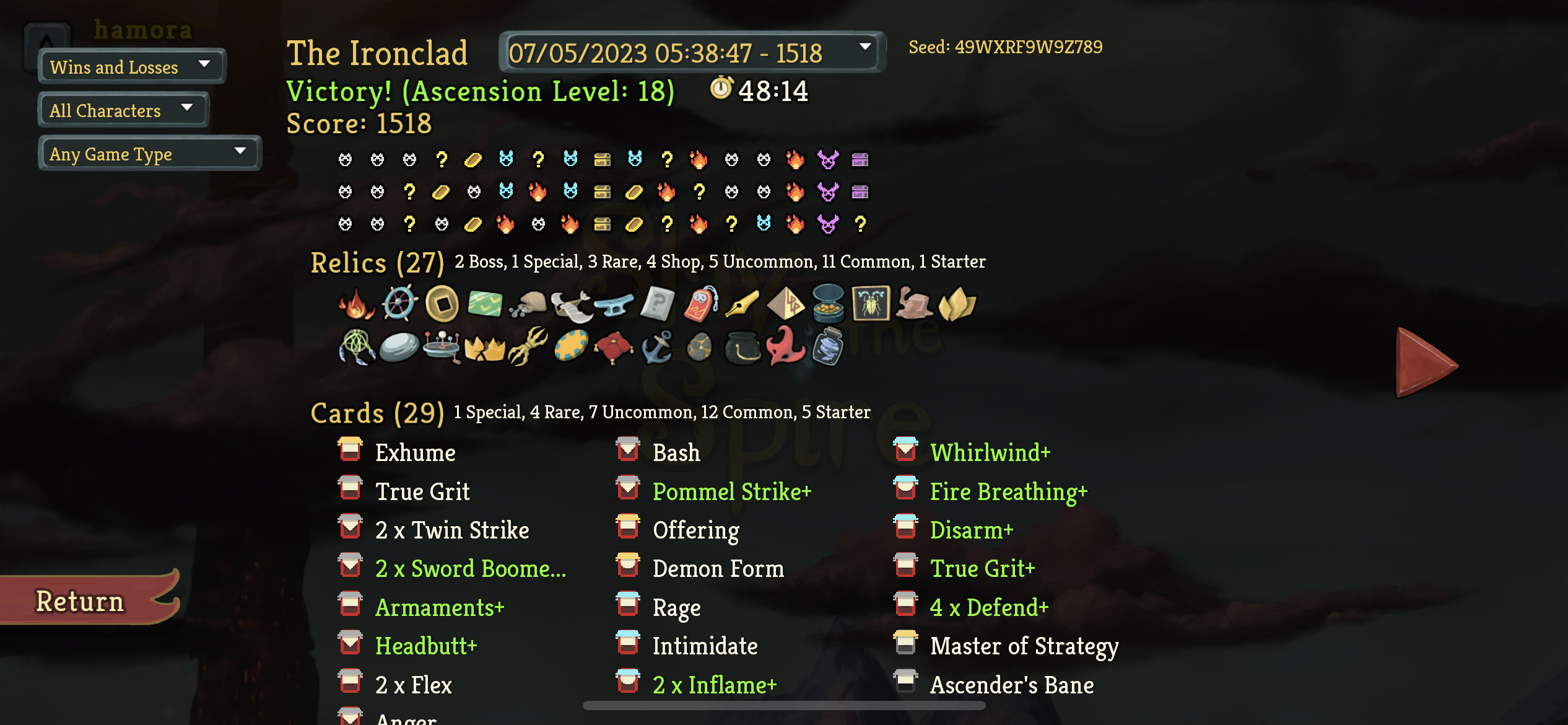
Task: Select the Burning Blood relic icon
Action: [356, 304]
